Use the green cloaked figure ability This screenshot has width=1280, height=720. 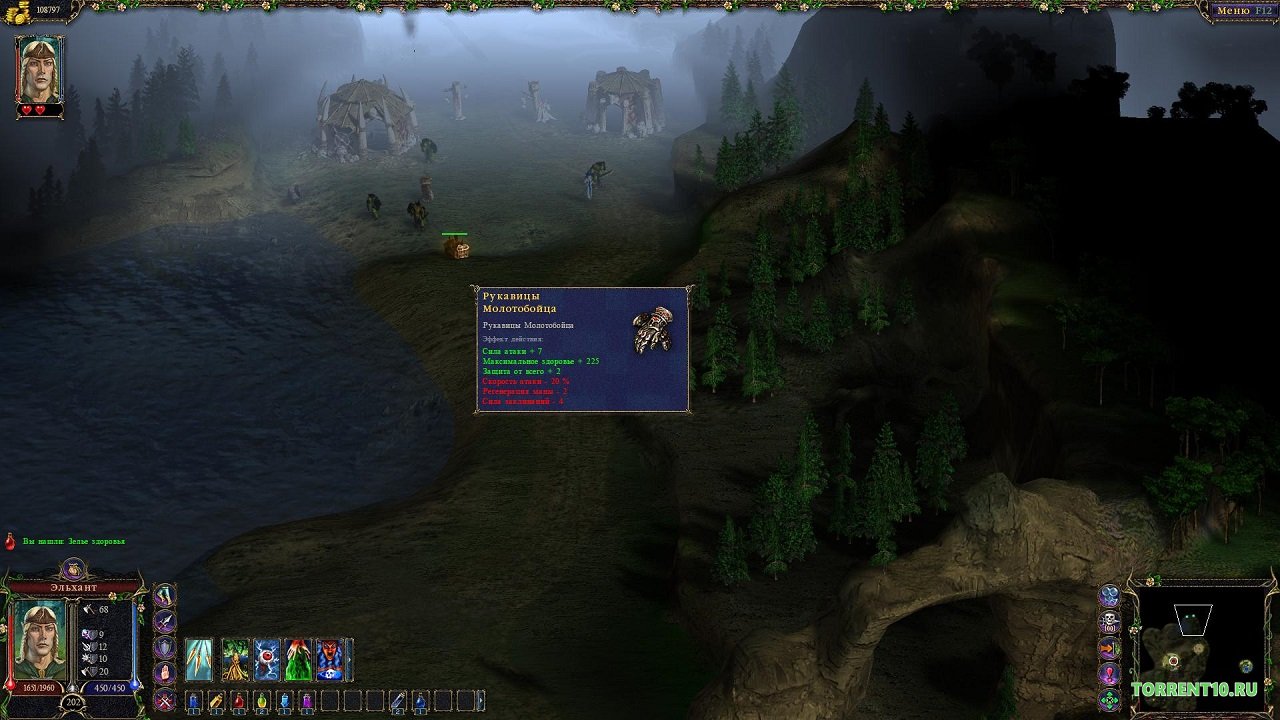coord(298,660)
